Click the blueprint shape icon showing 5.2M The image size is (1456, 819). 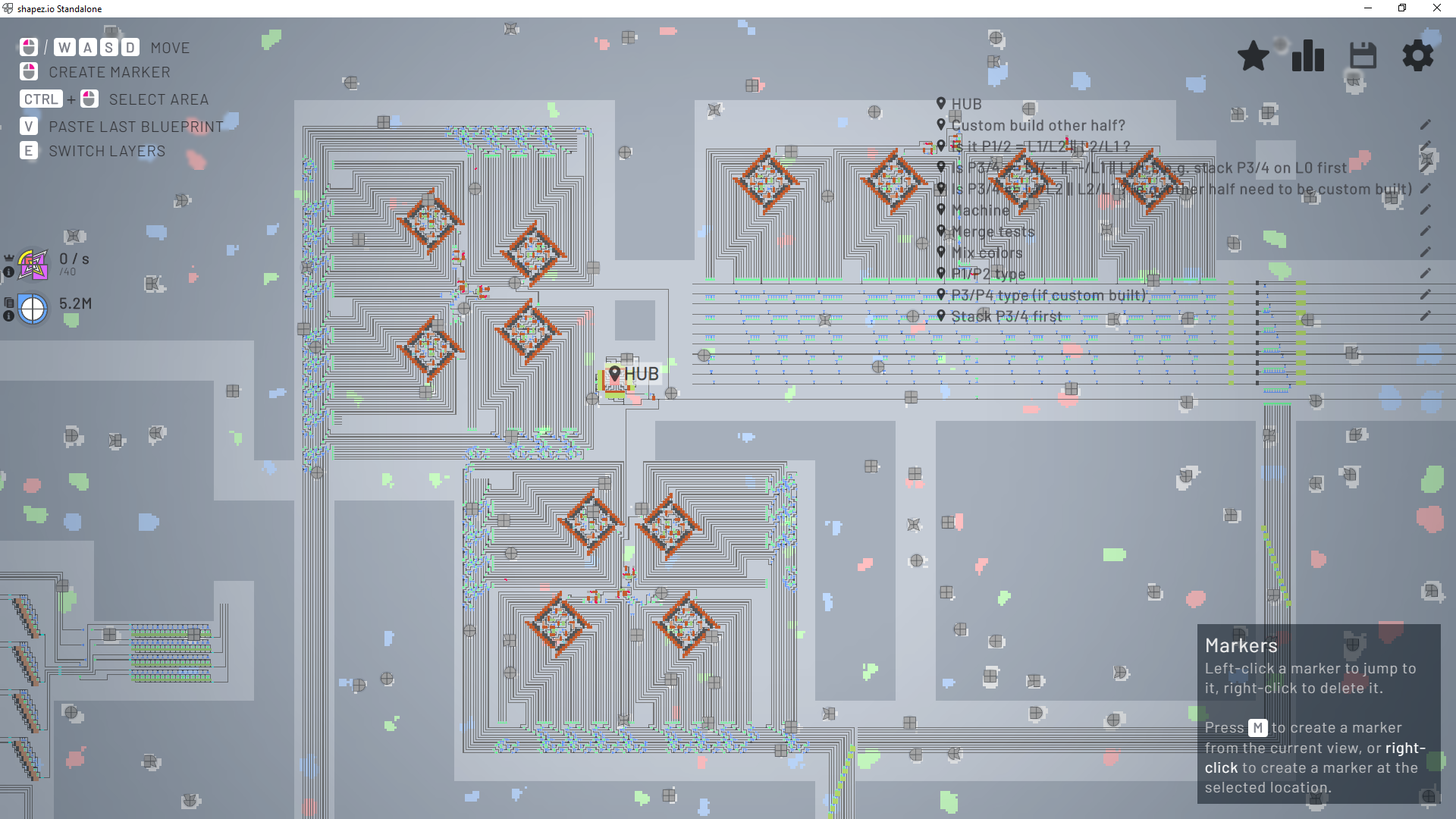pos(32,309)
